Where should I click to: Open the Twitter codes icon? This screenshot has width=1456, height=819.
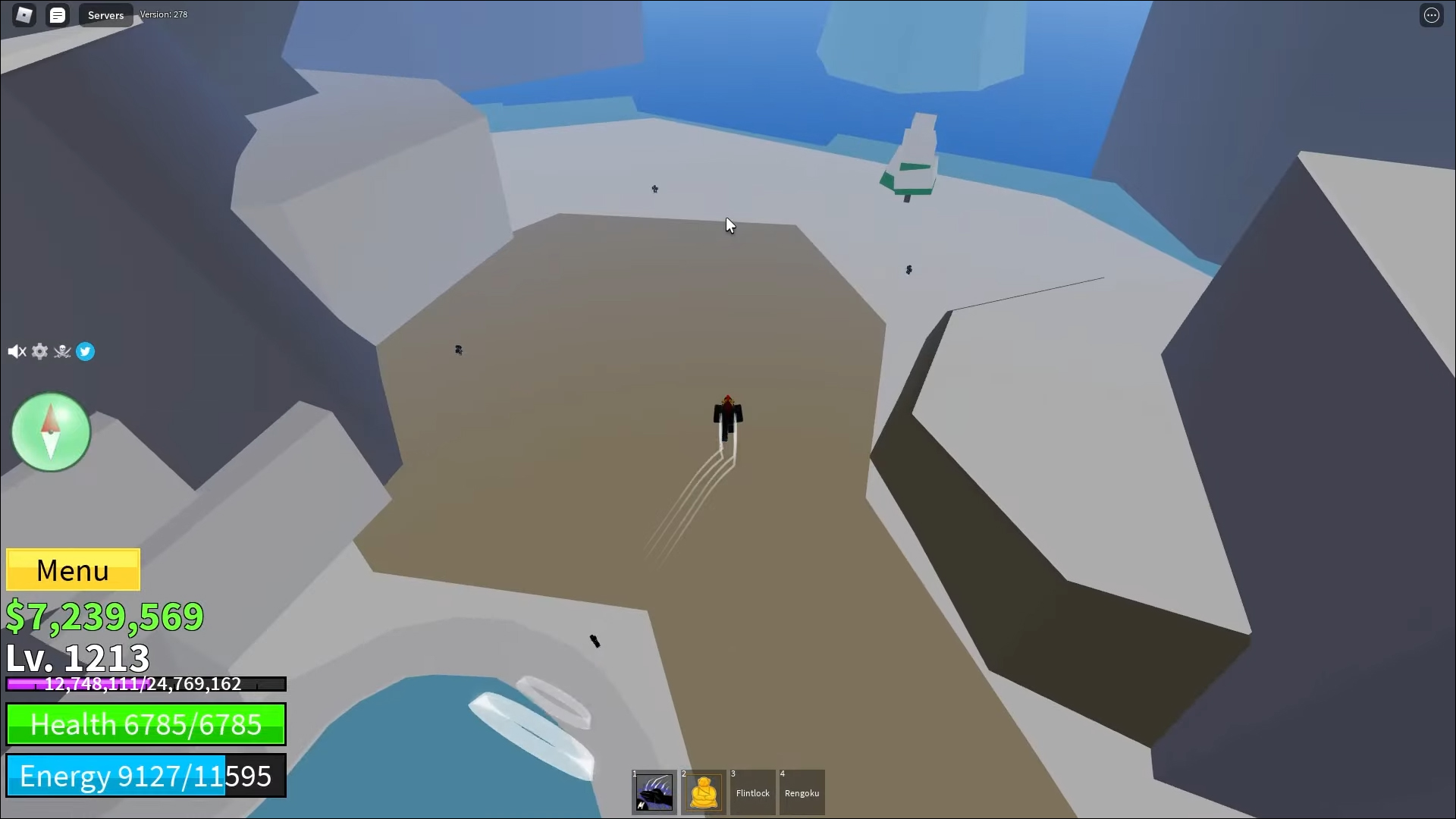[x=85, y=351]
